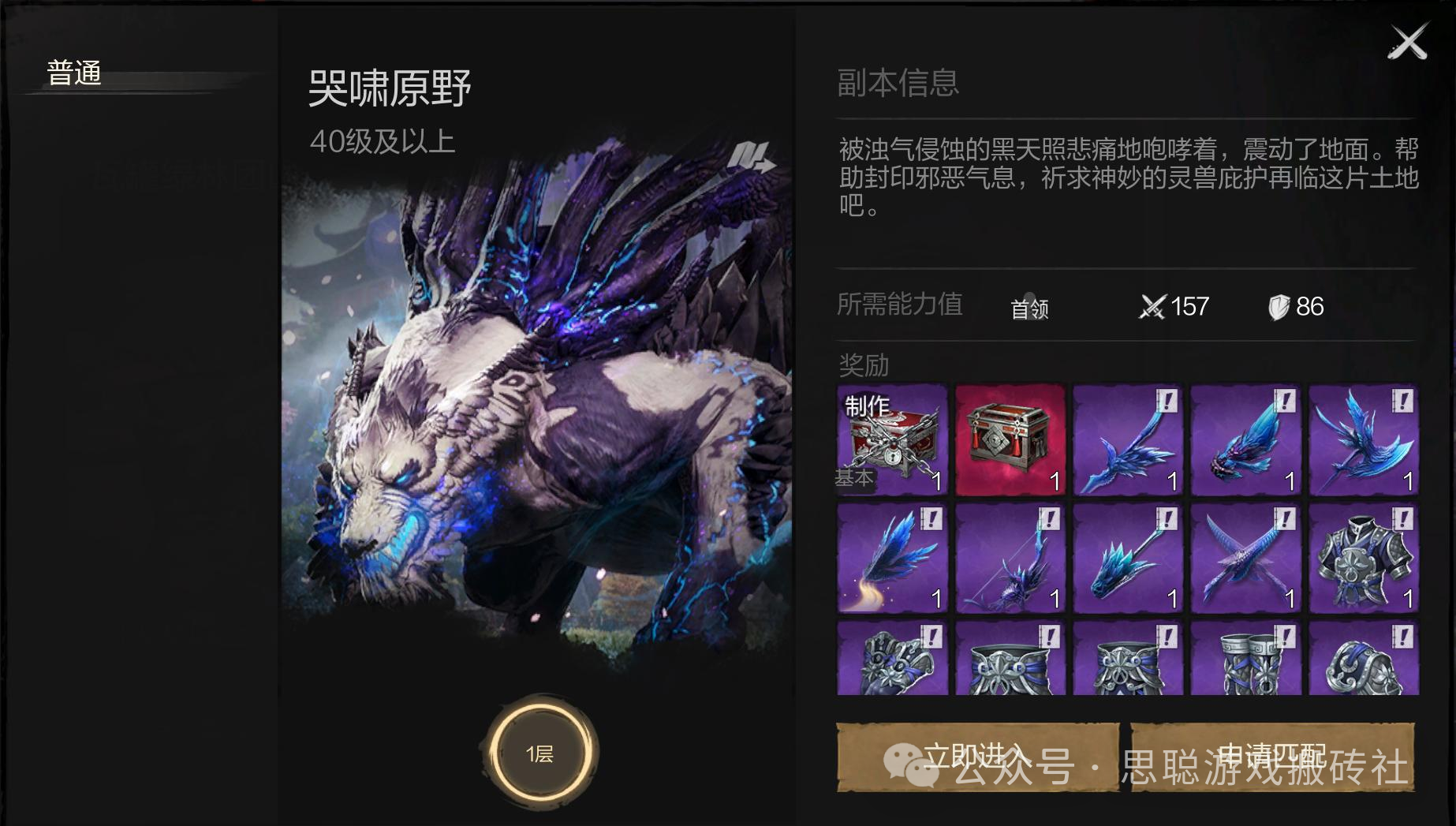
Task: View the silver boots reward
Action: [x=1245, y=660]
